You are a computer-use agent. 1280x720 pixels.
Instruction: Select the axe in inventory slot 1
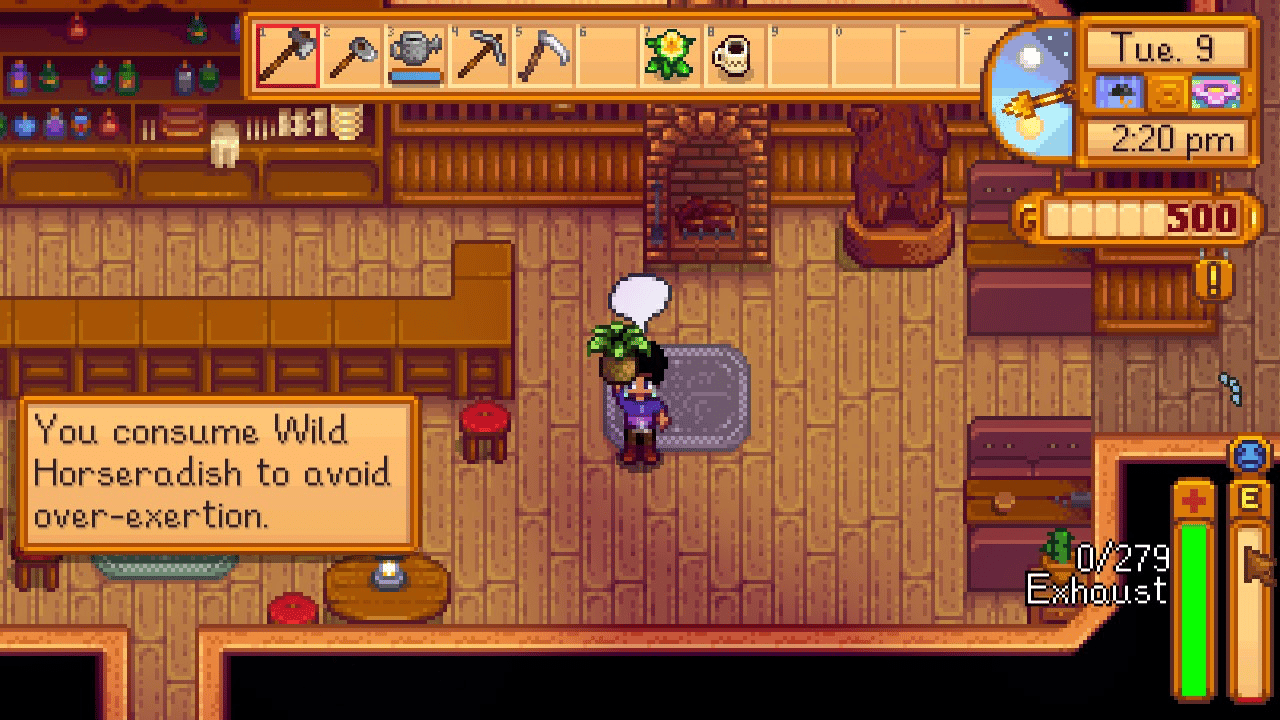[287, 56]
